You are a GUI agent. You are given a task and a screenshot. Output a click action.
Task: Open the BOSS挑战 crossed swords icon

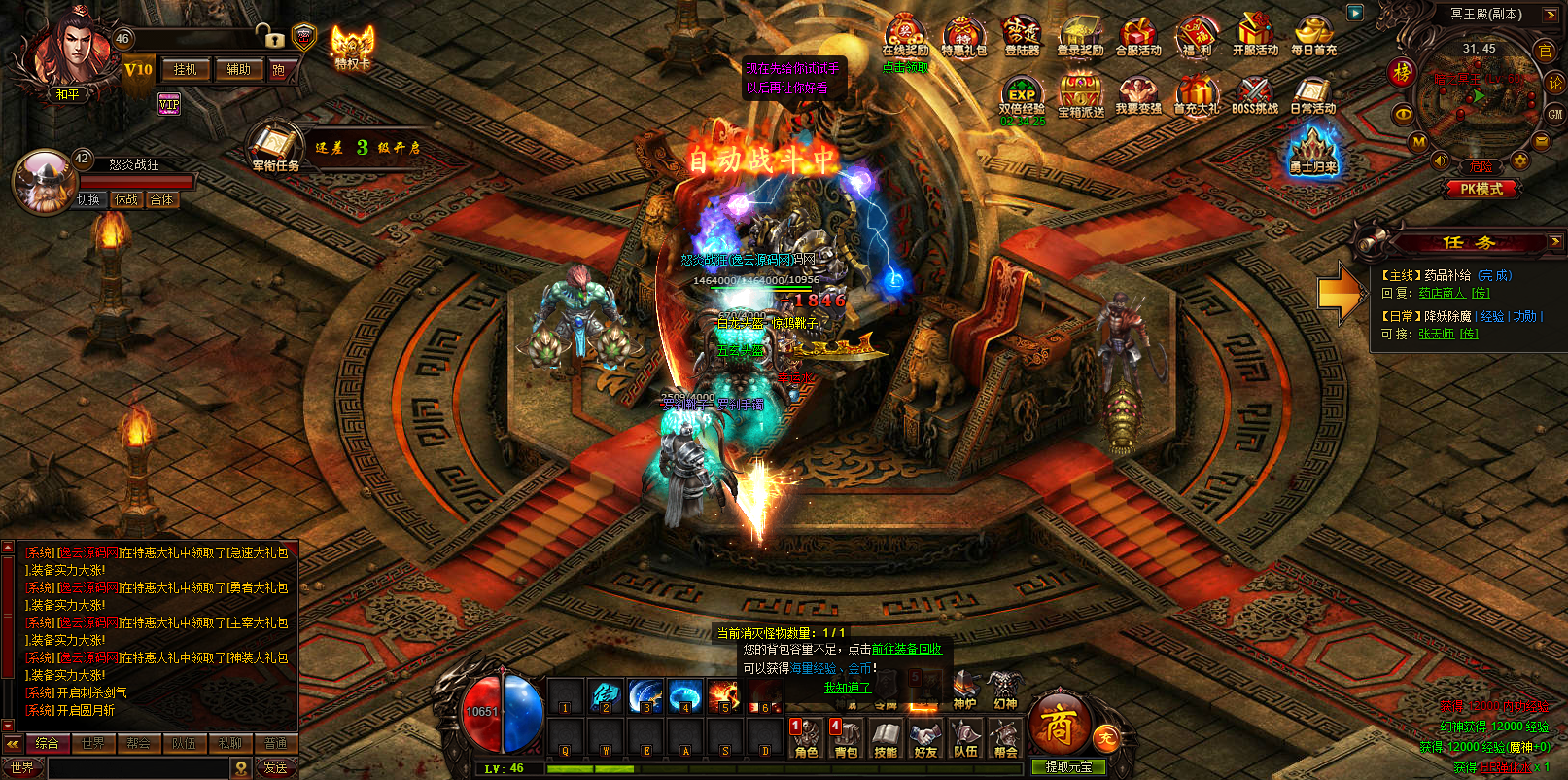point(1255,95)
